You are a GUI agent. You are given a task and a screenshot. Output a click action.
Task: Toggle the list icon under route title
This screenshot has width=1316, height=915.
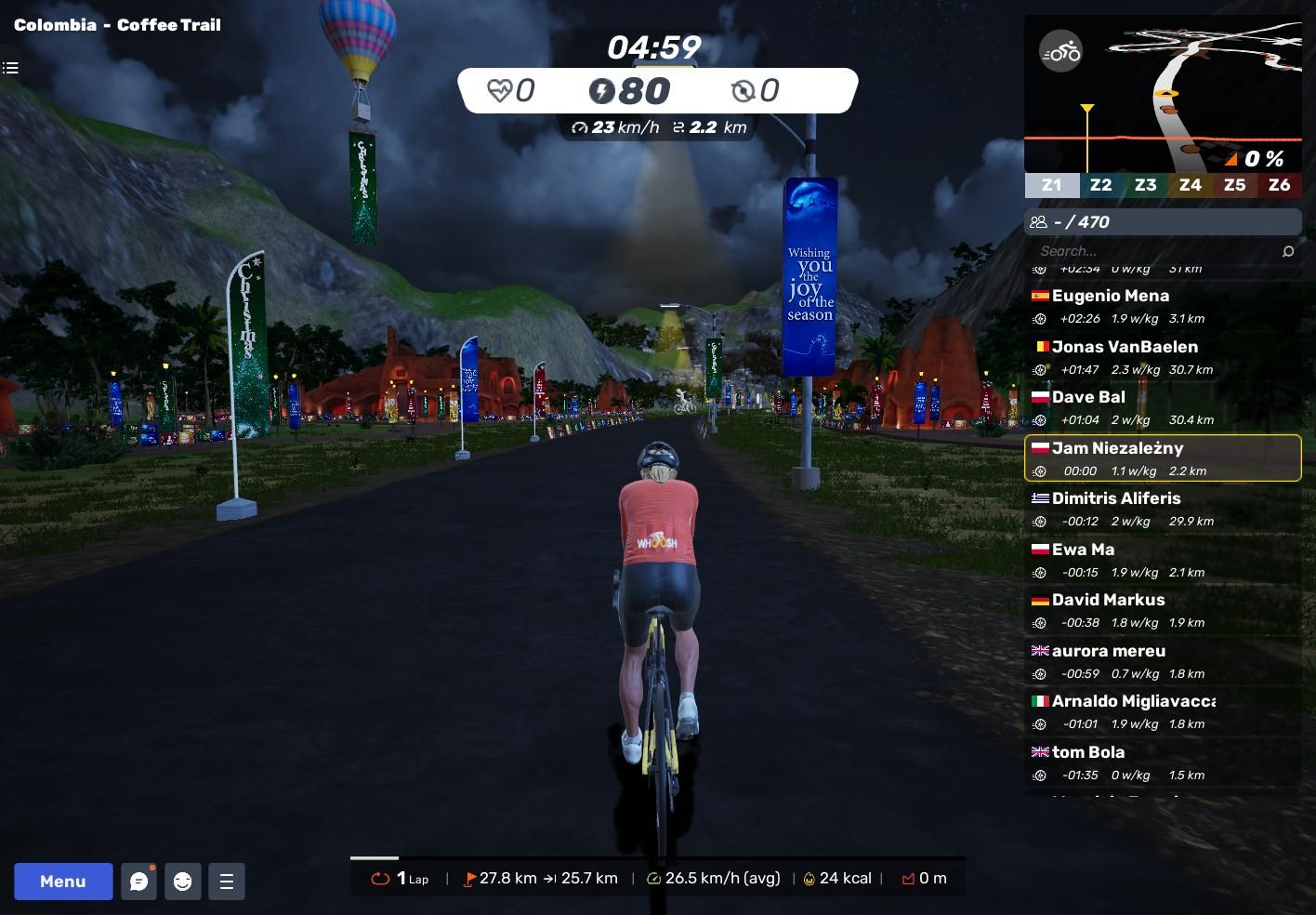pos(10,68)
